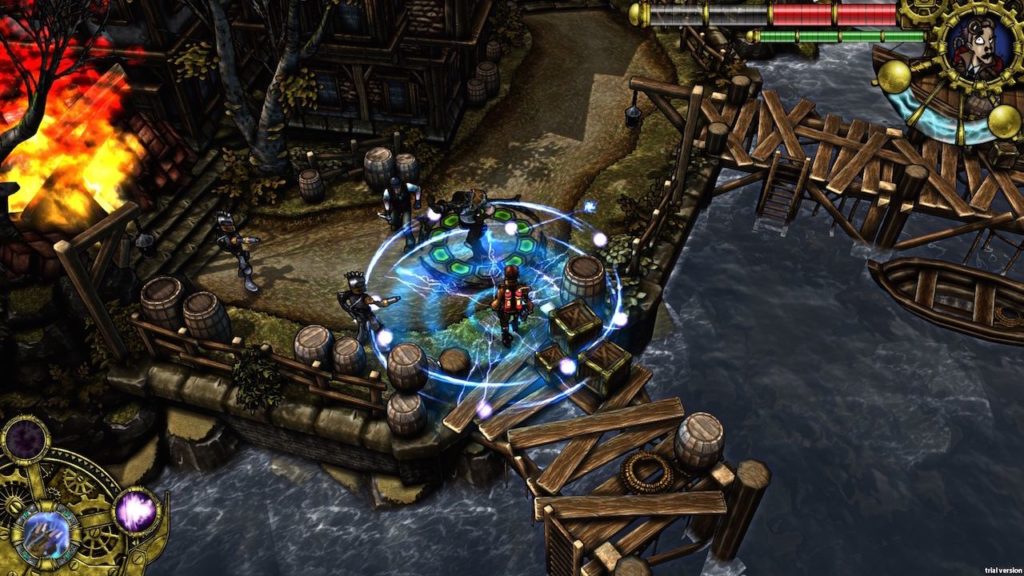1024x576 pixels.
Task: Activate the purple energy burst ability orb
Action: click(x=136, y=510)
